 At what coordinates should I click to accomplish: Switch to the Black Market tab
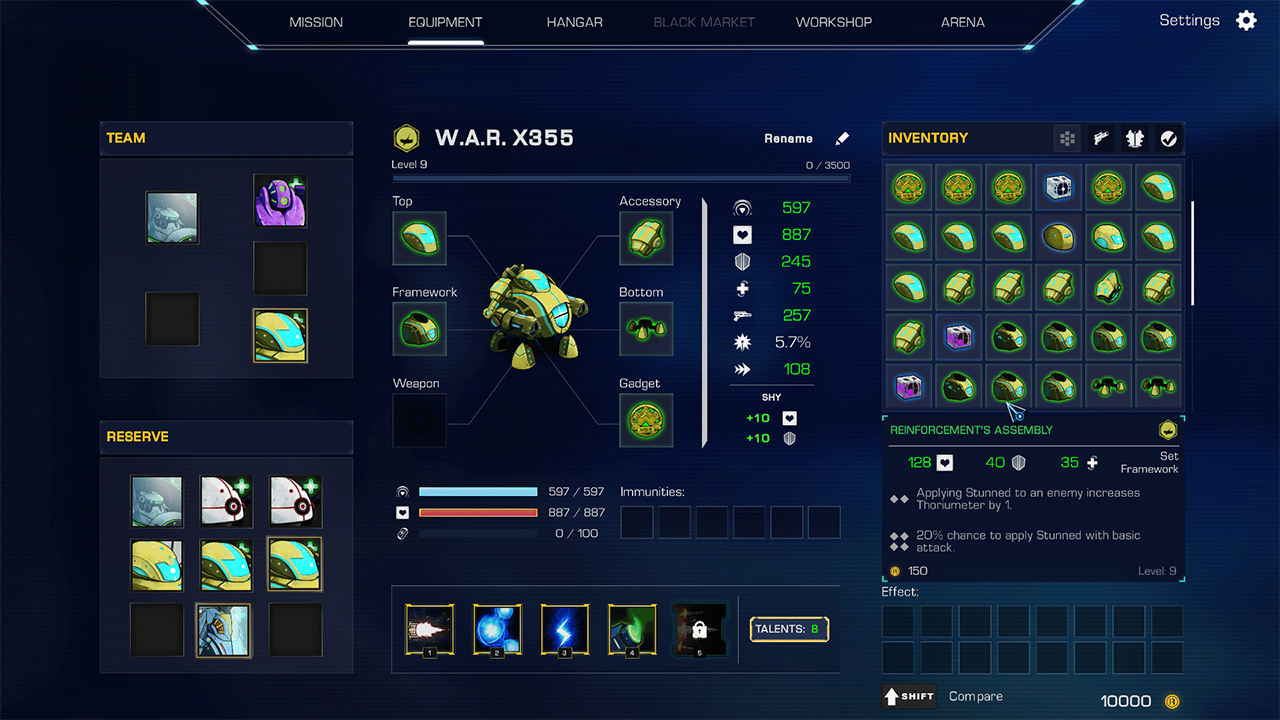click(703, 21)
